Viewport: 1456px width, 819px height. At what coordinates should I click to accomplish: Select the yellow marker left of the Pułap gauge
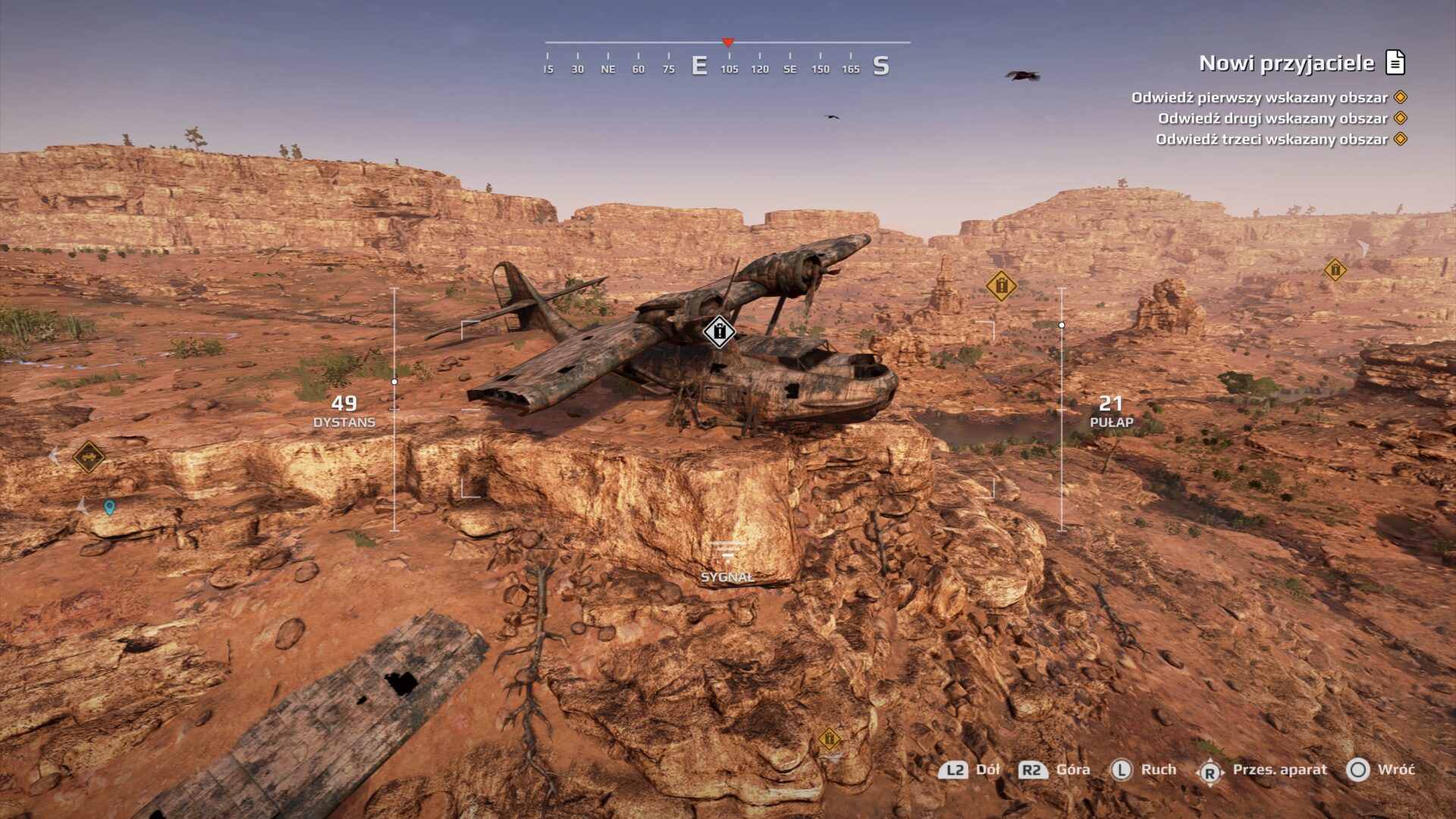point(1001,286)
